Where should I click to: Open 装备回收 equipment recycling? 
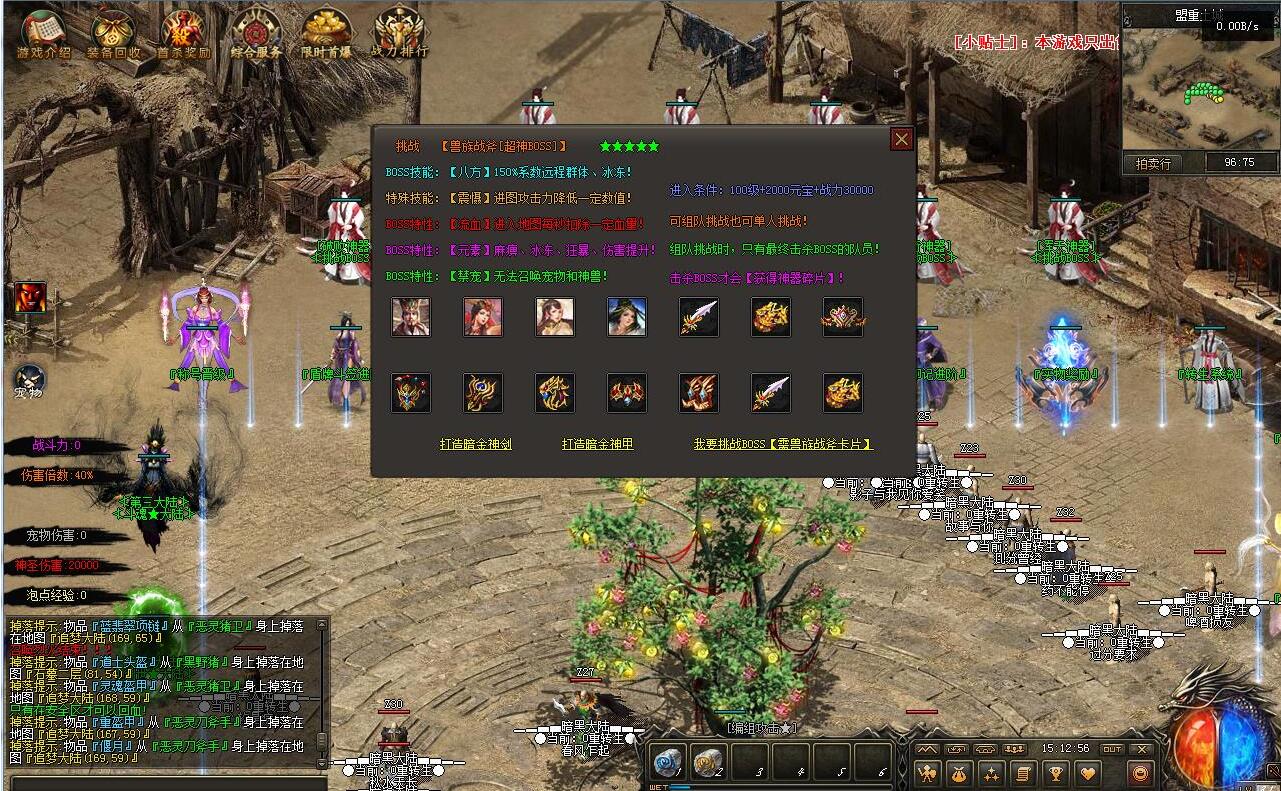point(112,33)
